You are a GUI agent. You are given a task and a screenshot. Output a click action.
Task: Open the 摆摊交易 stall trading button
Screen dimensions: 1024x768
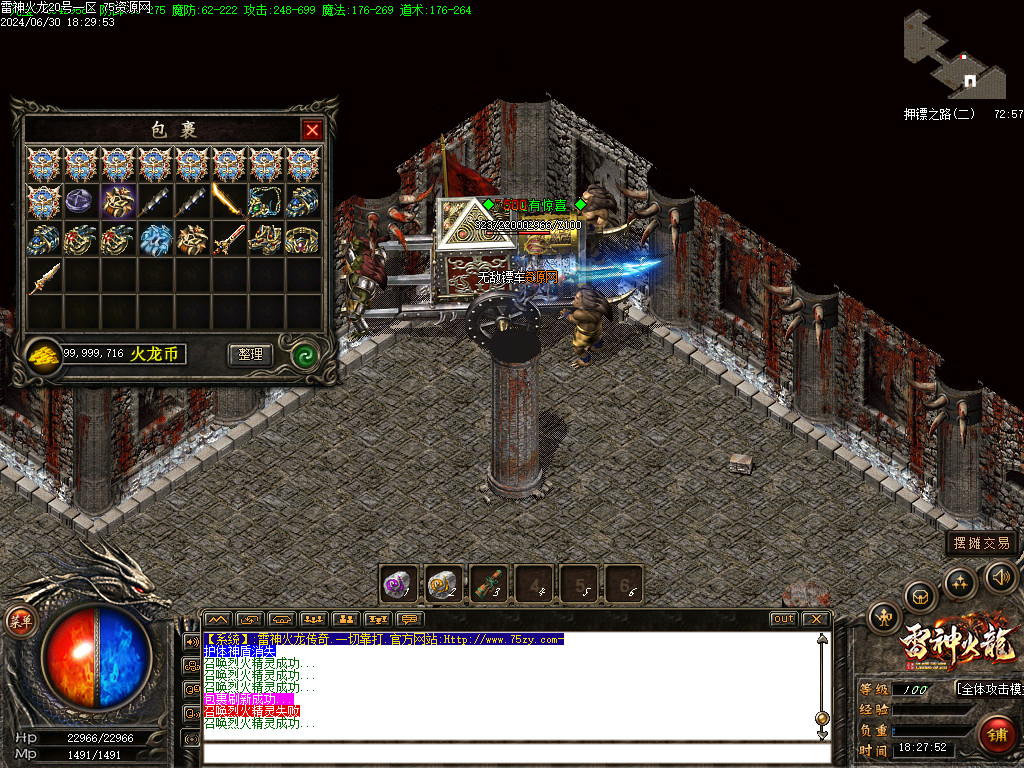coord(982,543)
